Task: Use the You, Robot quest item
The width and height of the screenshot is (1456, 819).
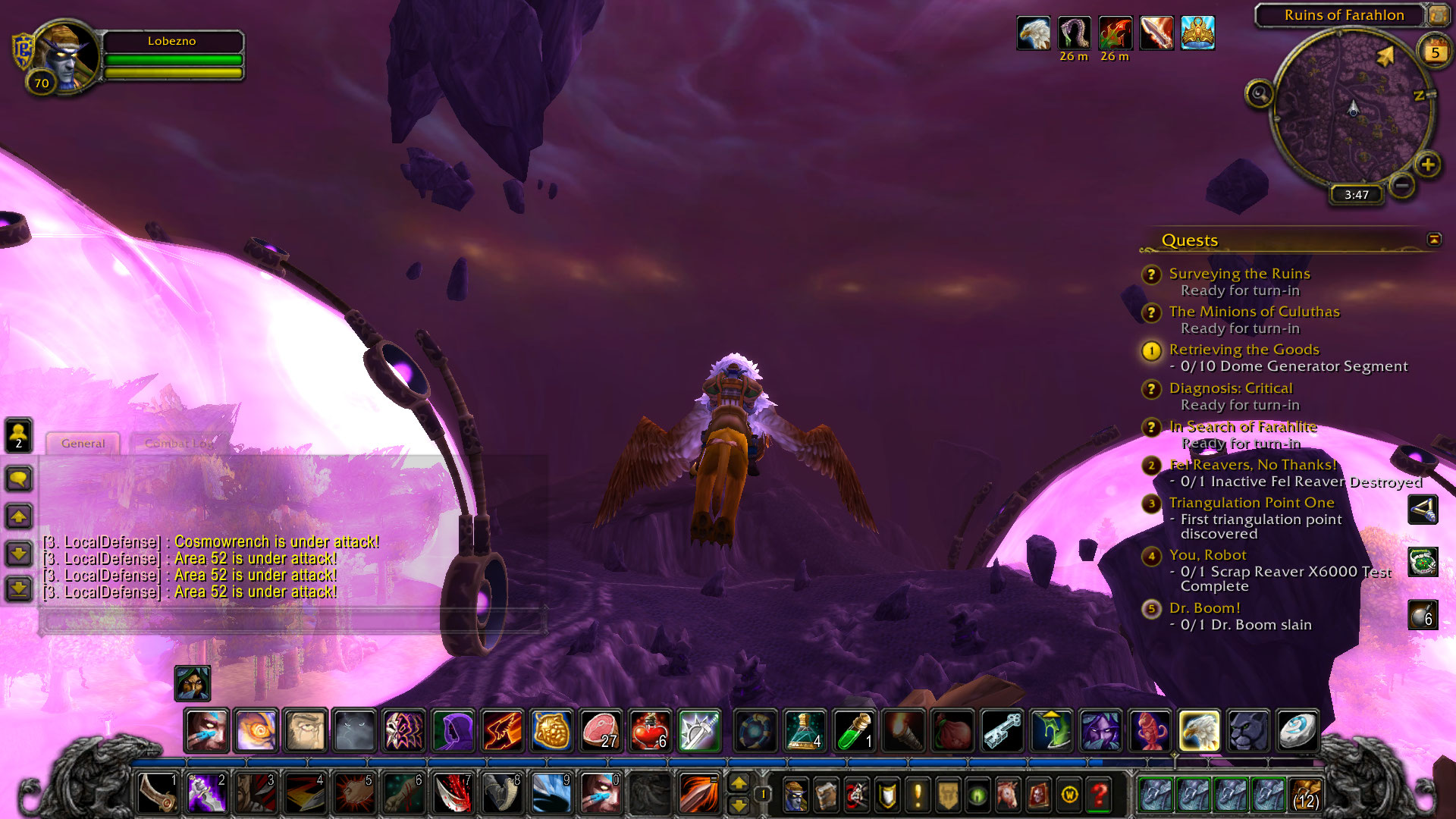Action: coord(1423,562)
